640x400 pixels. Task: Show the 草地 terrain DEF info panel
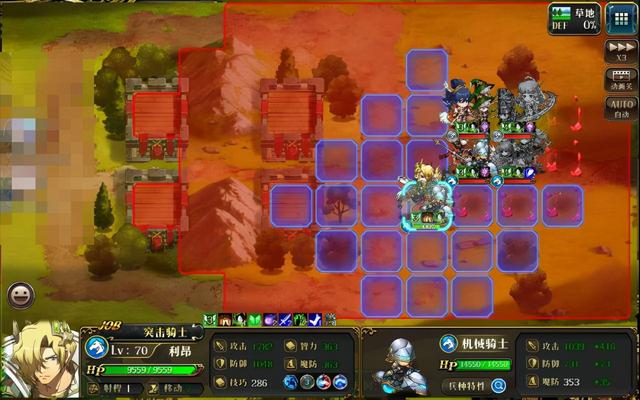(x=573, y=19)
